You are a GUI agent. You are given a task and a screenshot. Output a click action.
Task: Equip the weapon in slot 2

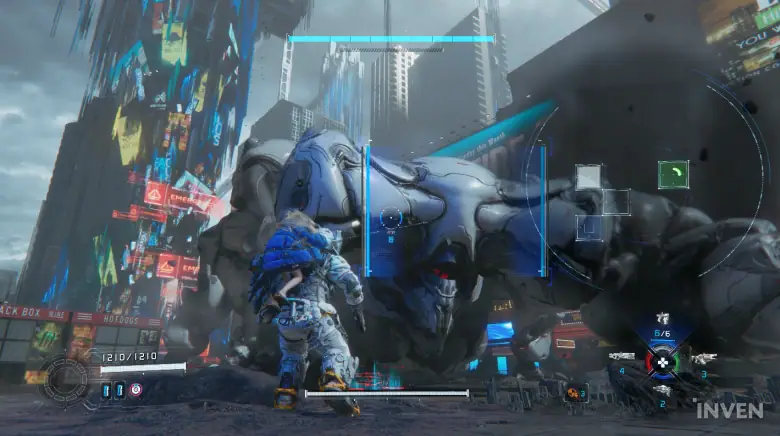662,390
